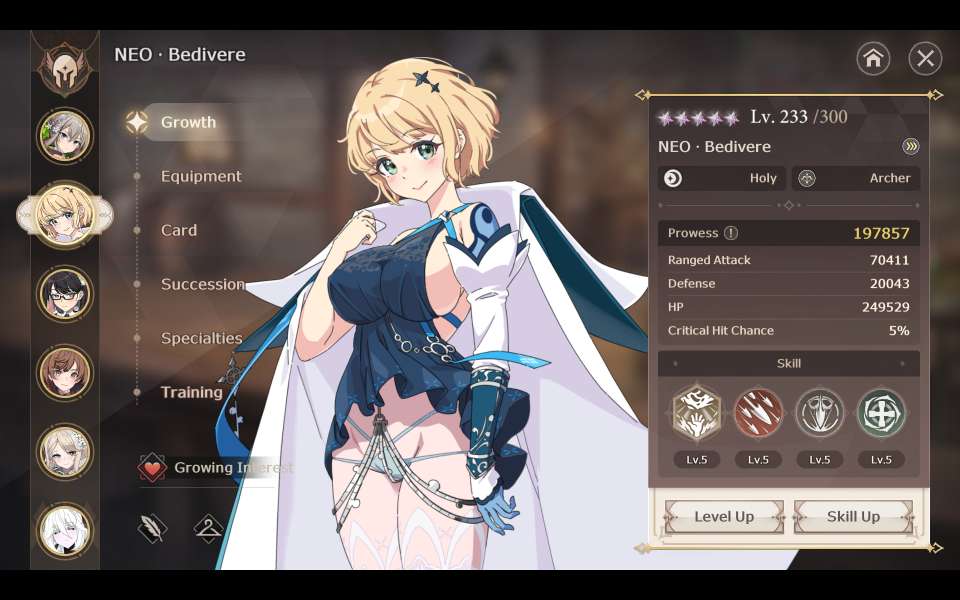Screen dimensions: 960x600
Task: Return to the home screen
Action: tap(873, 59)
